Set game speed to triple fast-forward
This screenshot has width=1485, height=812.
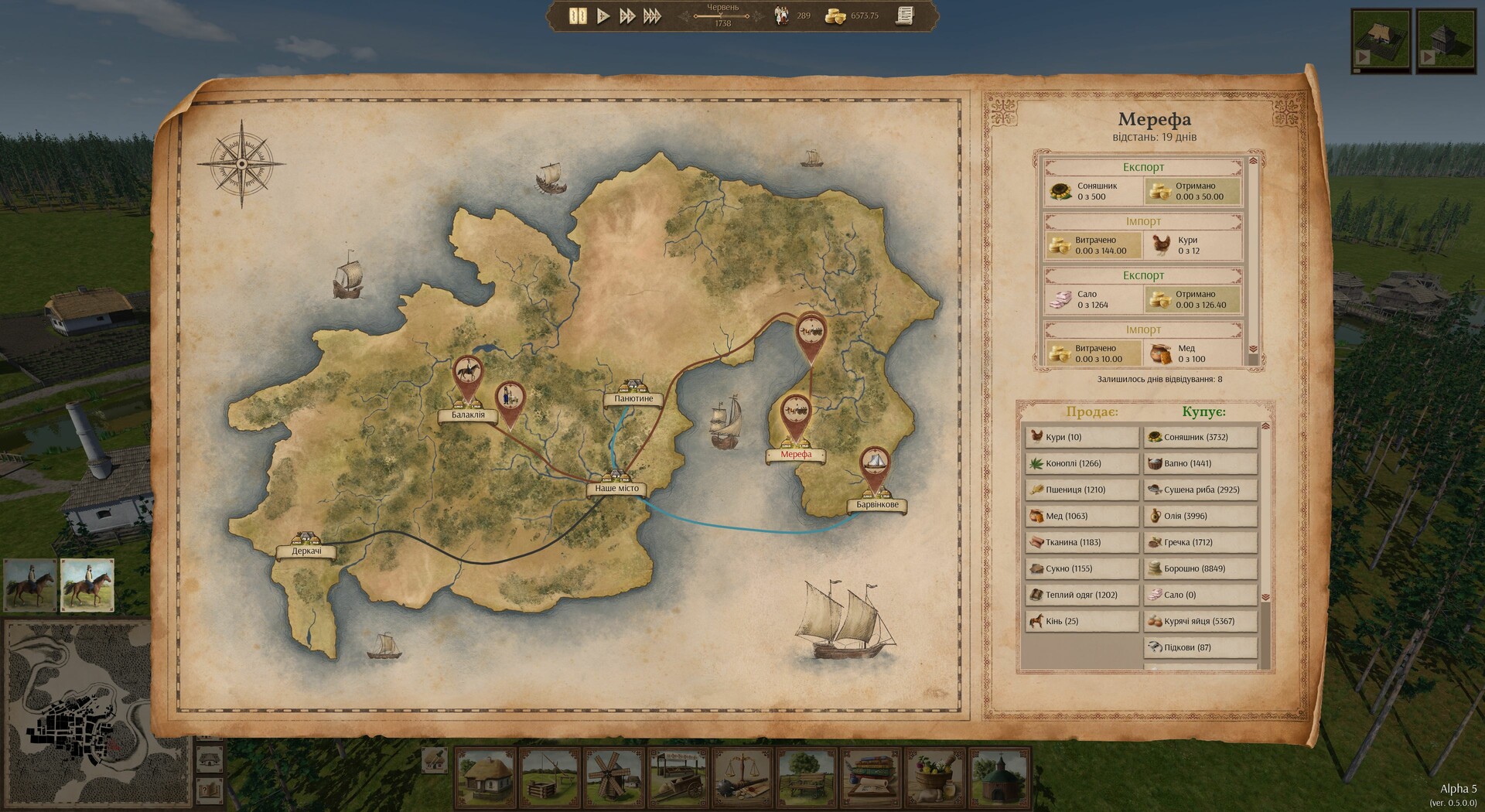652,15
